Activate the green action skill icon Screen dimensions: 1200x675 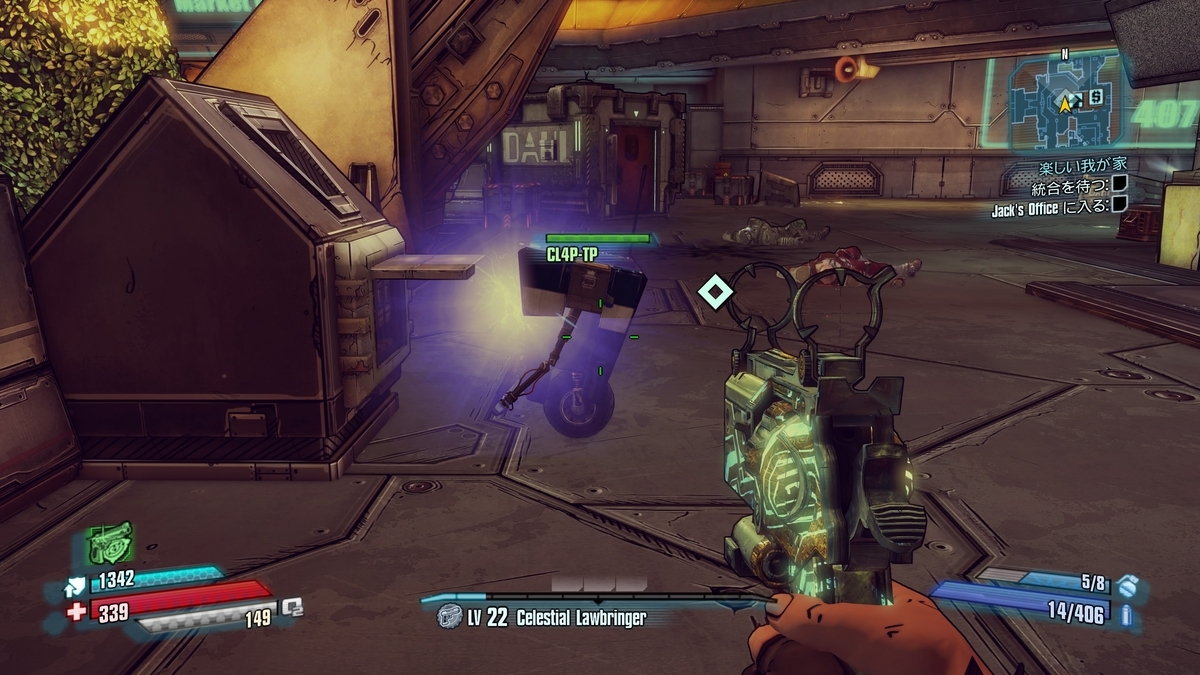coord(109,545)
